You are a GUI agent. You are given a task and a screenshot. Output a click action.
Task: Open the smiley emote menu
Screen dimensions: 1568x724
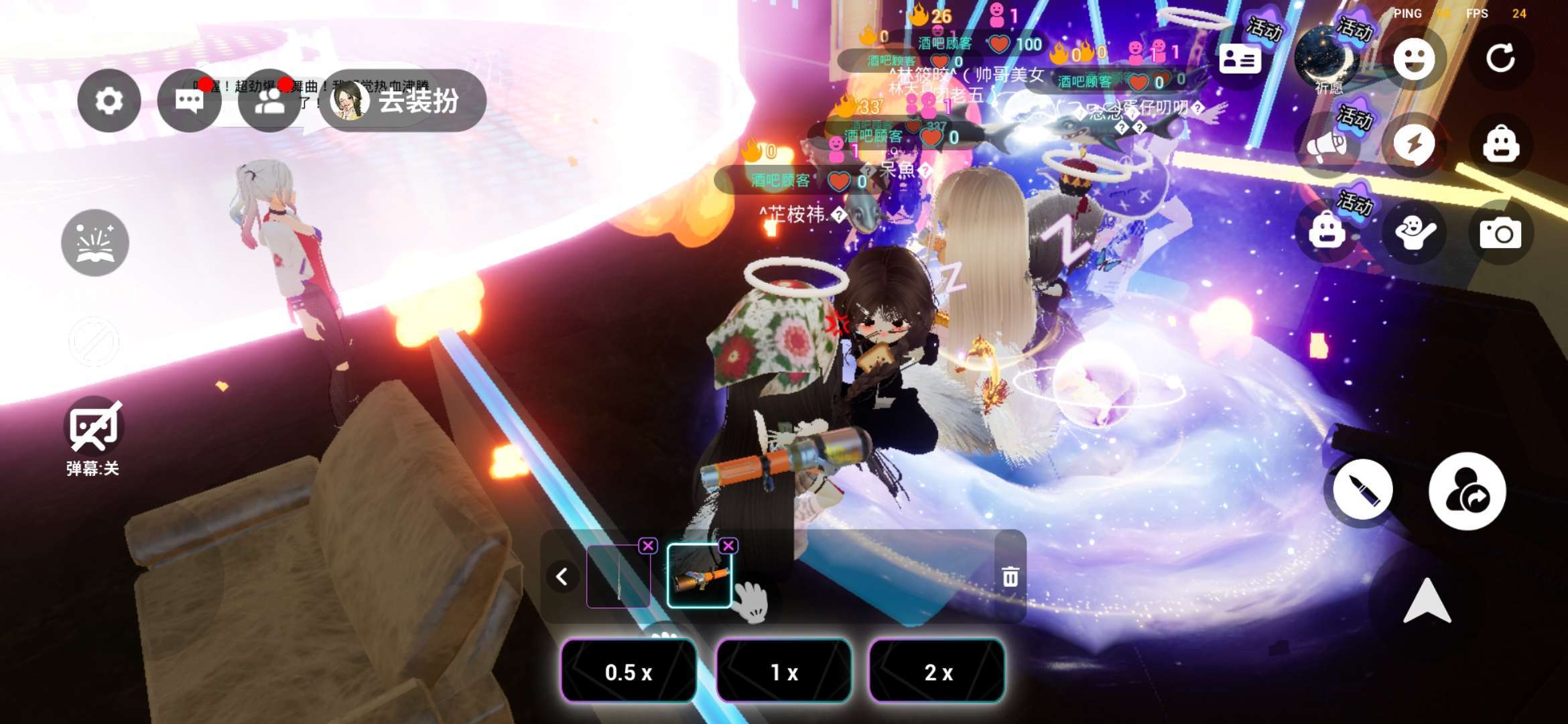1414,59
